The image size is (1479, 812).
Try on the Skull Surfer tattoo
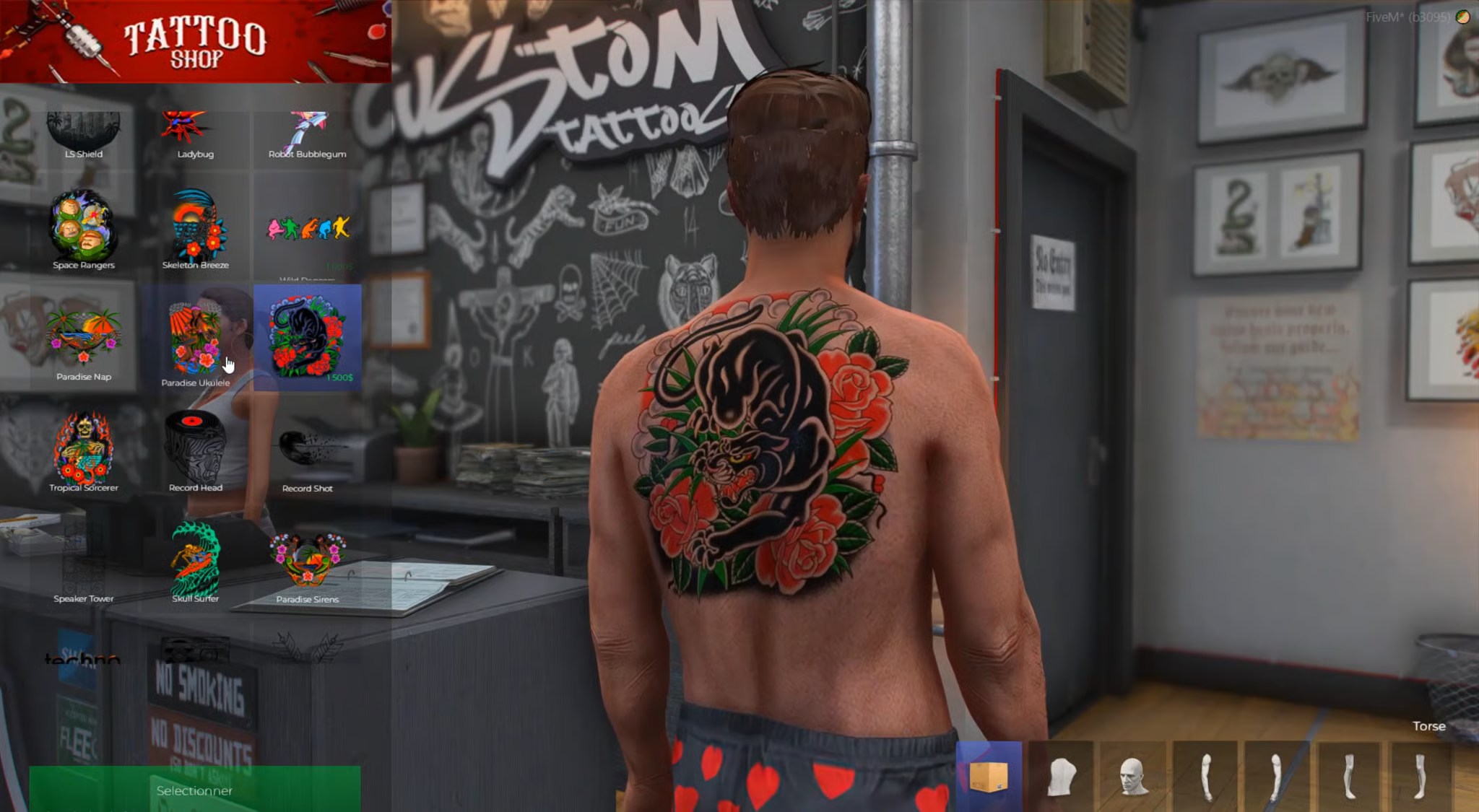(x=195, y=562)
